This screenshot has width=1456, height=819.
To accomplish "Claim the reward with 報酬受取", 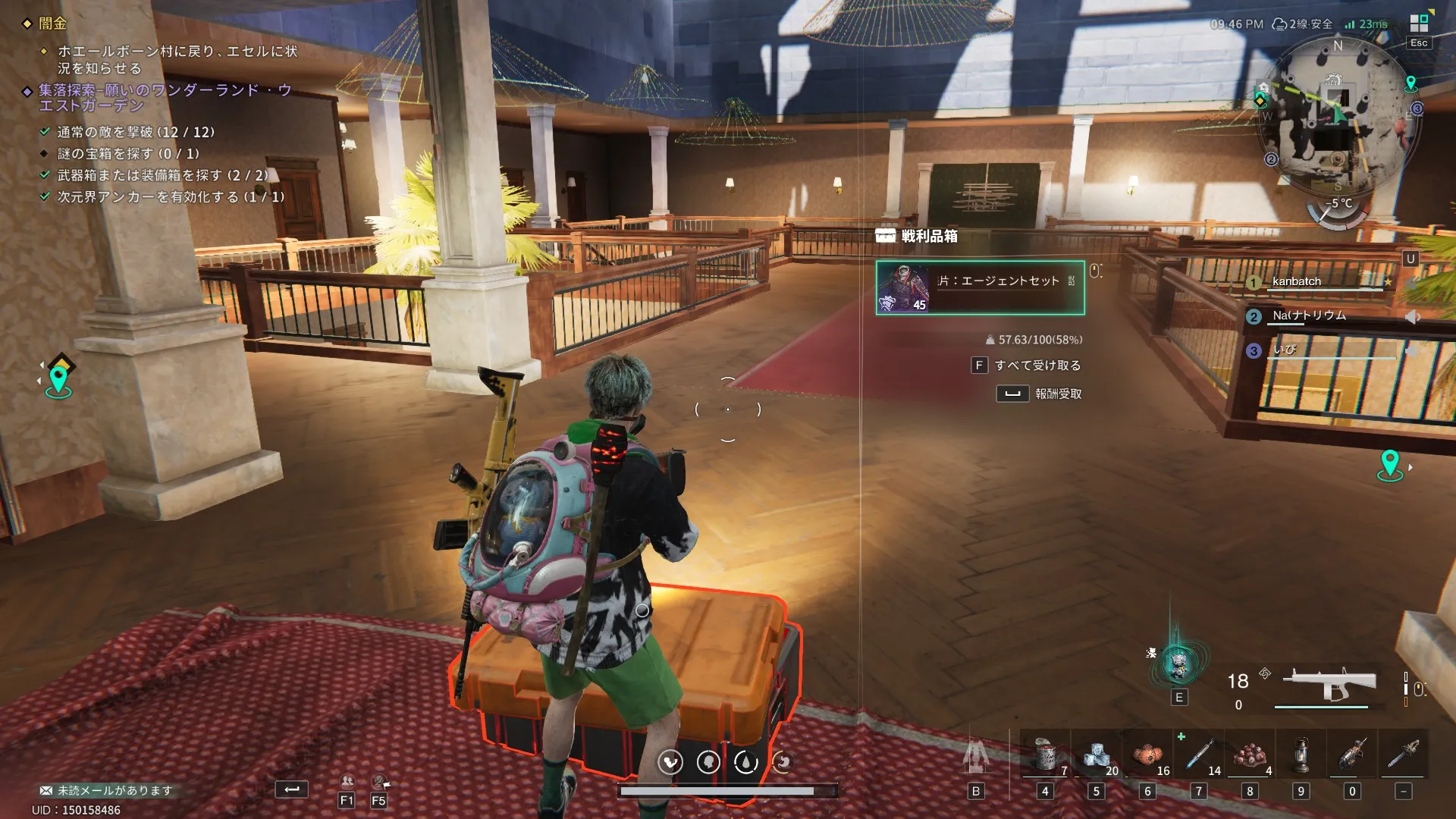I will [1057, 394].
